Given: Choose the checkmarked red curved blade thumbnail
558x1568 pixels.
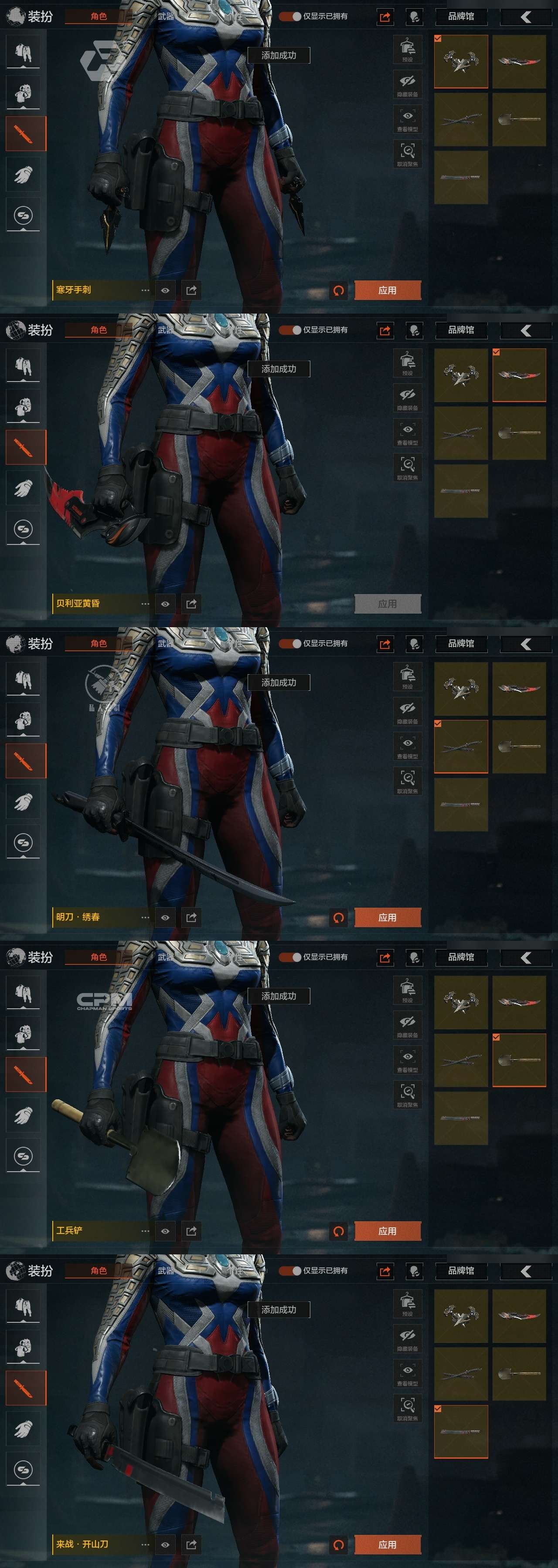Looking at the screenshot, I should tap(519, 375).
